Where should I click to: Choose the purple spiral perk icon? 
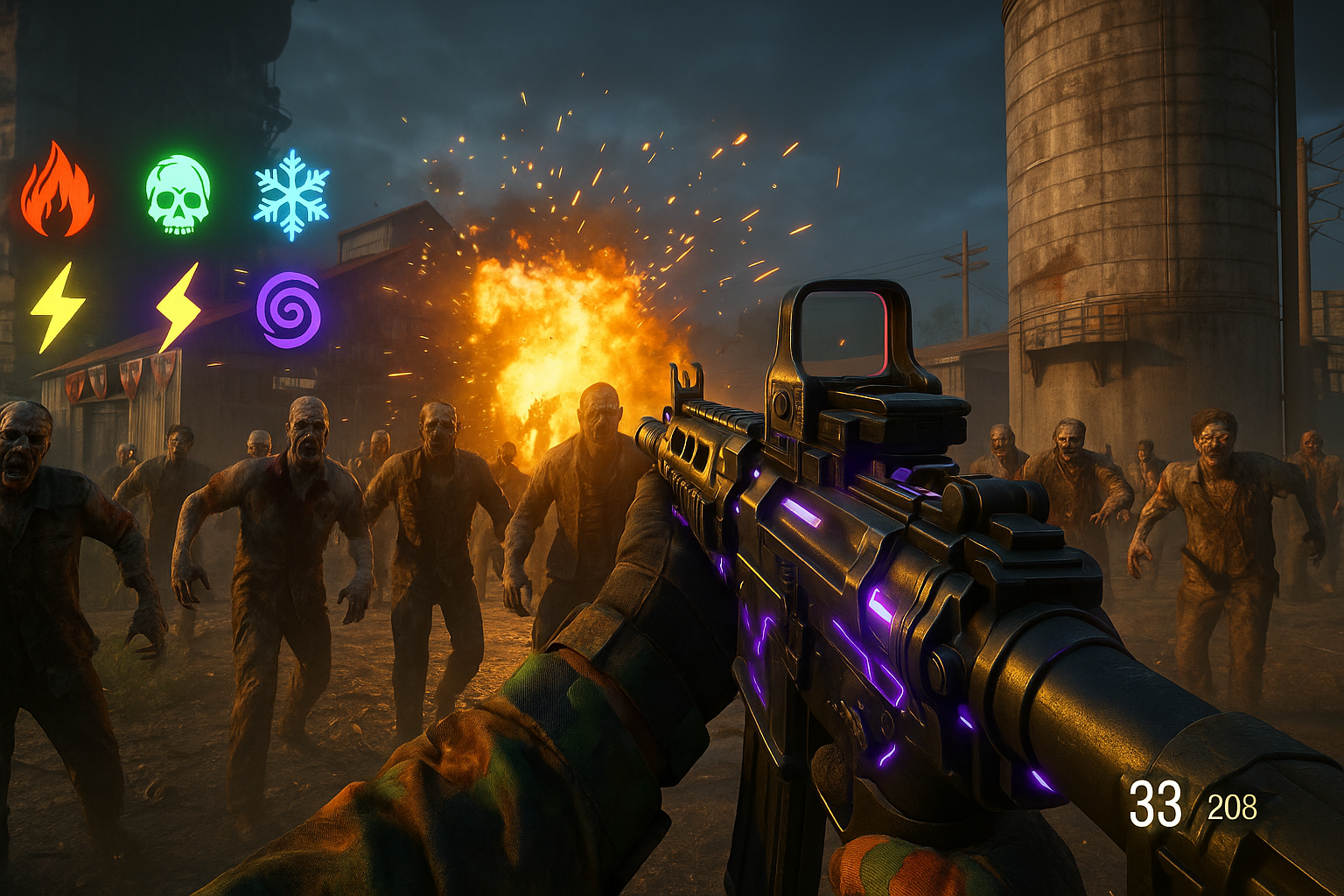coord(288,310)
